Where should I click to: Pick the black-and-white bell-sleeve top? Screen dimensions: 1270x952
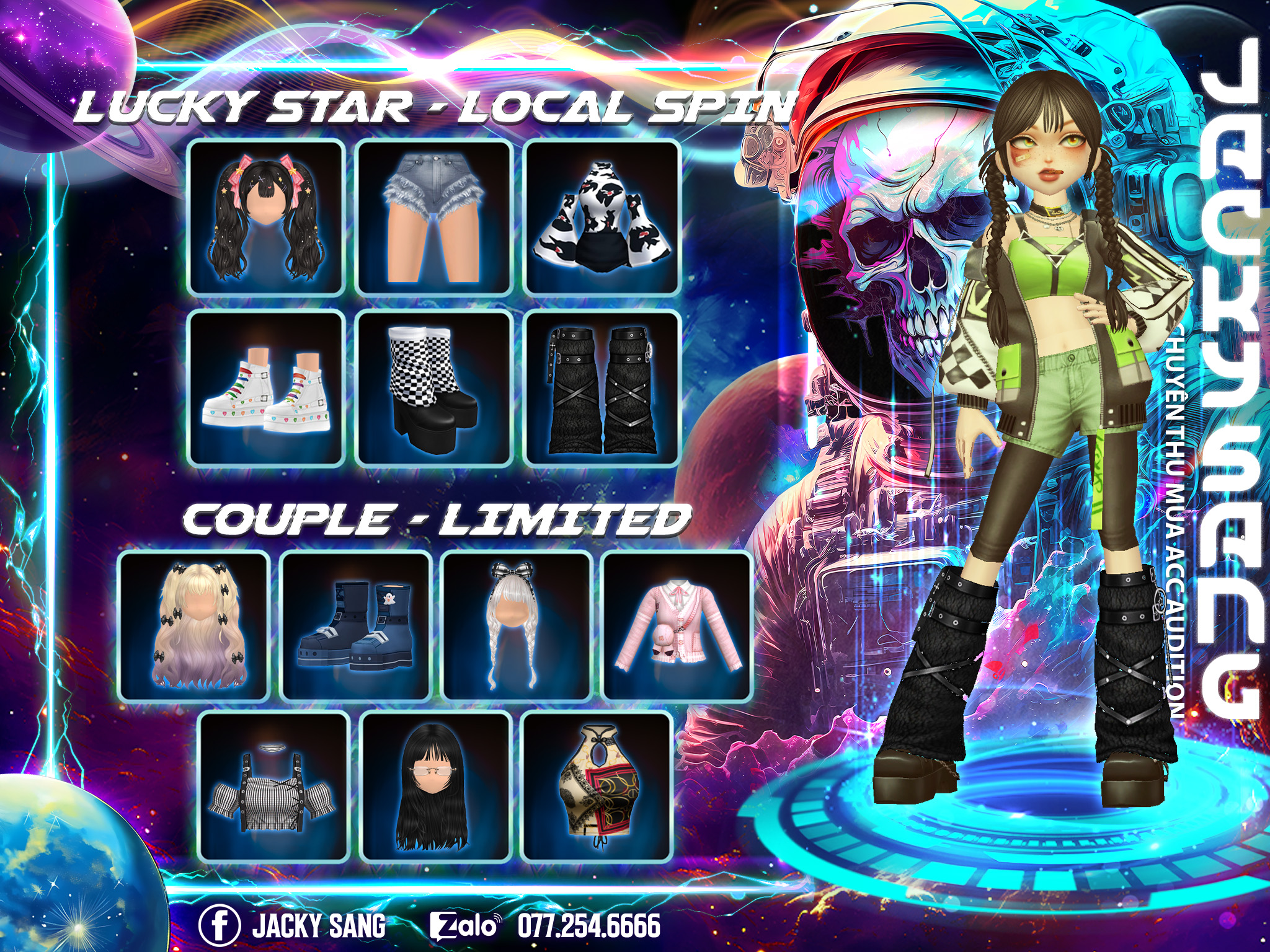pyautogui.click(x=602, y=217)
